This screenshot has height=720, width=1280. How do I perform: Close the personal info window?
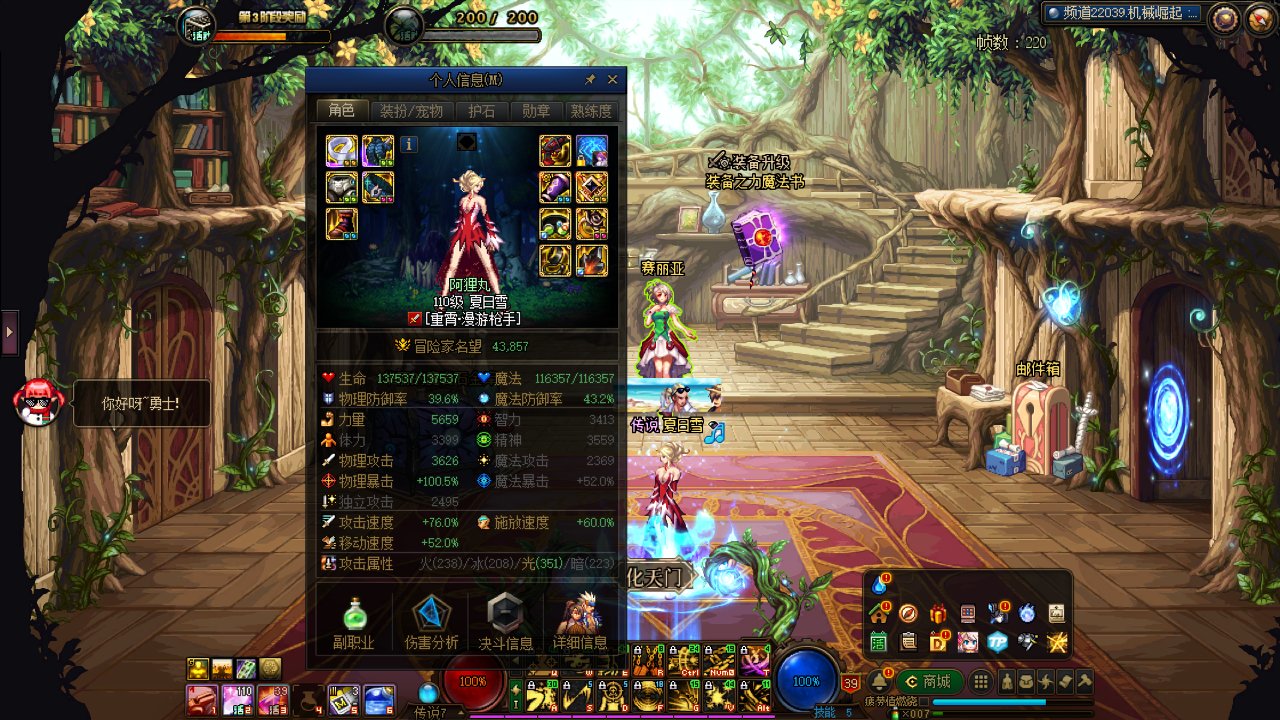[613, 80]
